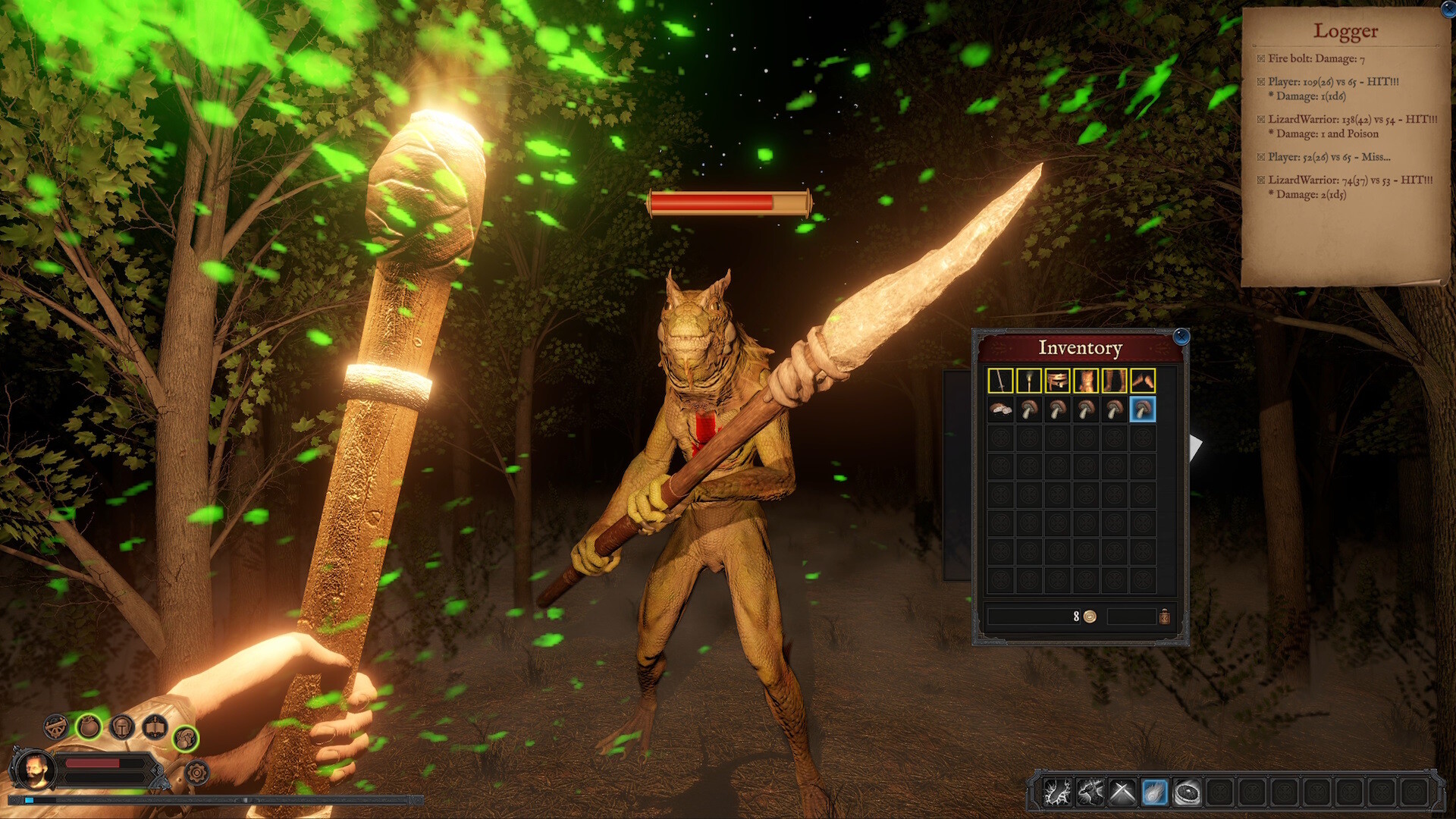Open the settings gear icon
Screen dimensions: 1456x819
click(x=196, y=773)
